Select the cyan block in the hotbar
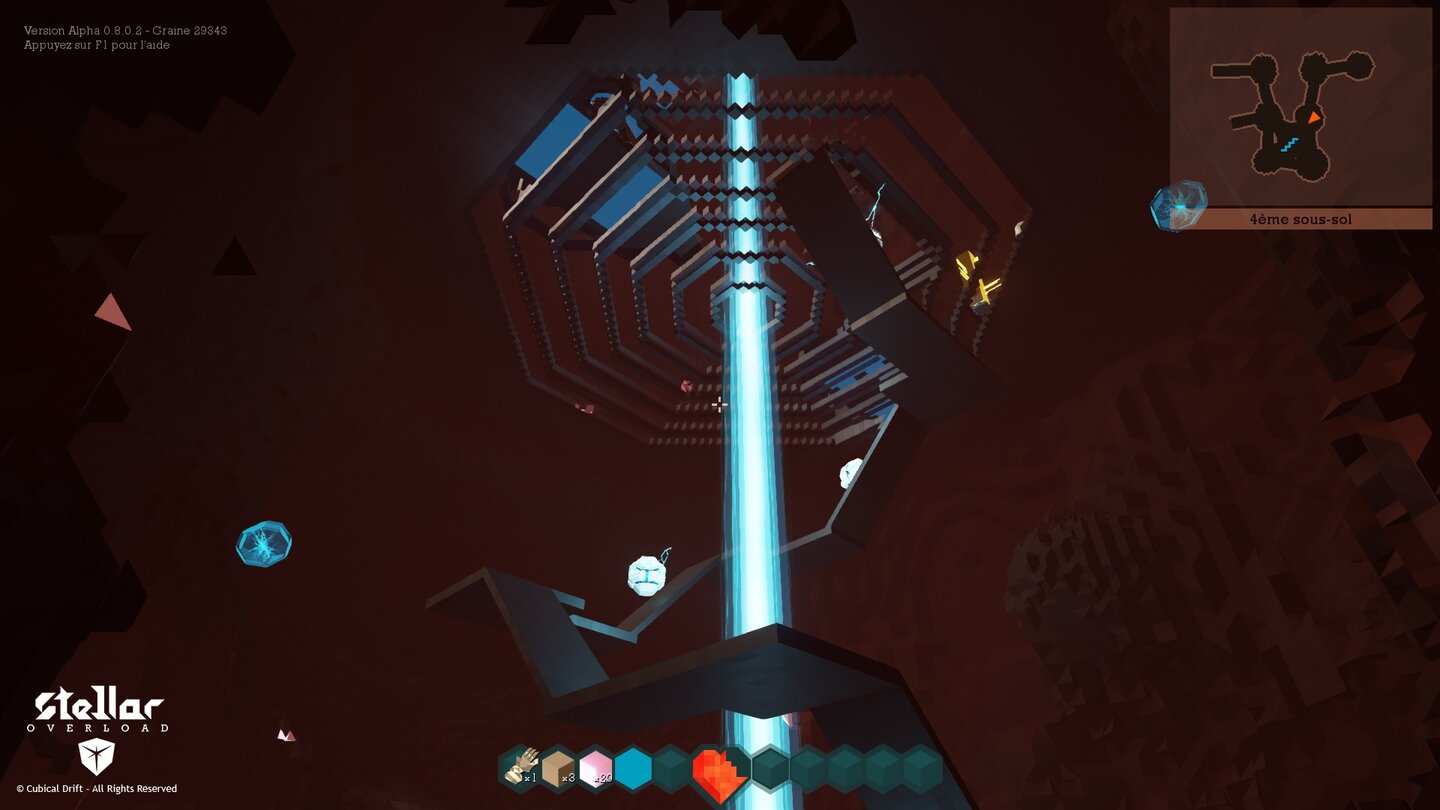Image resolution: width=1440 pixels, height=810 pixels. [633, 769]
